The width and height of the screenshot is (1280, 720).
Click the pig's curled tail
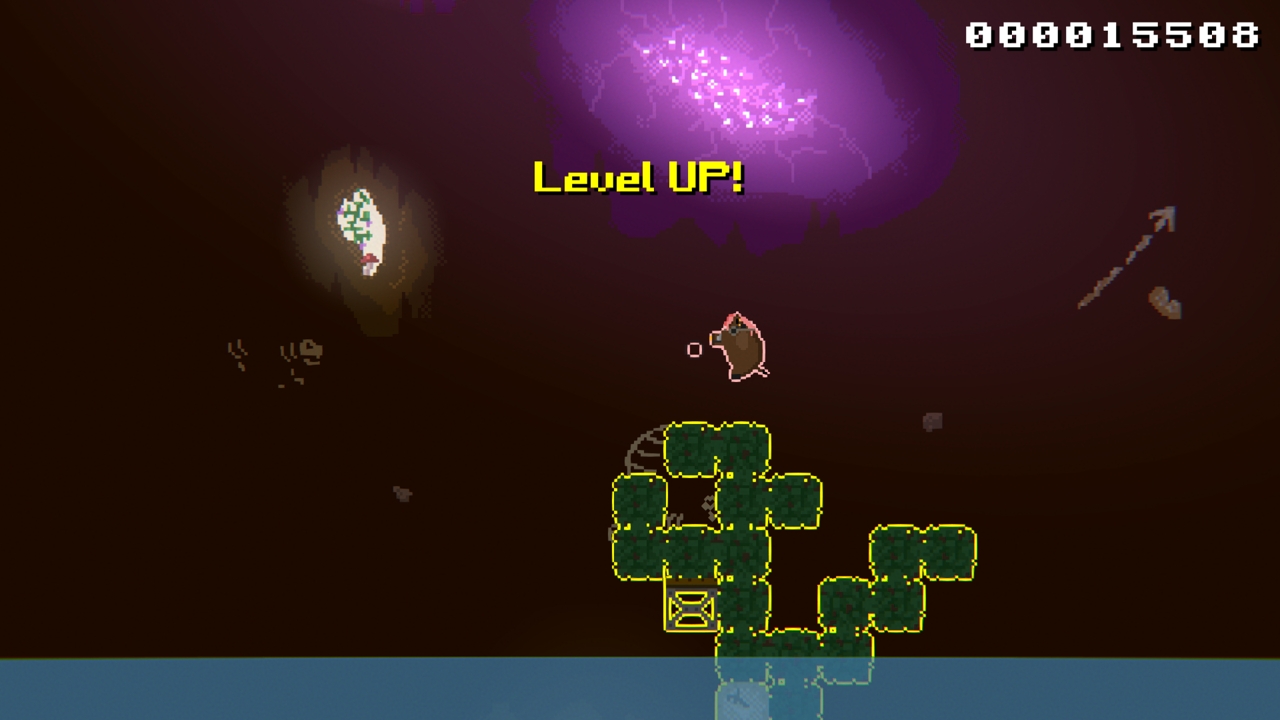pos(766,371)
